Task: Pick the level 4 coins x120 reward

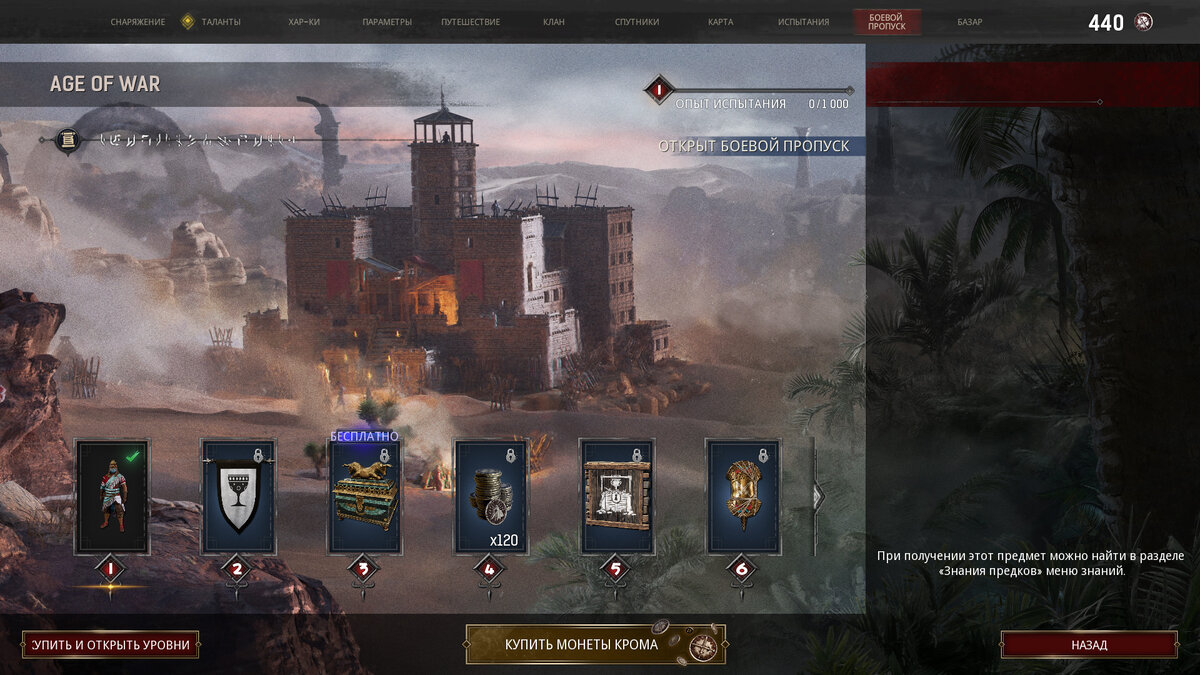Action: click(x=491, y=497)
